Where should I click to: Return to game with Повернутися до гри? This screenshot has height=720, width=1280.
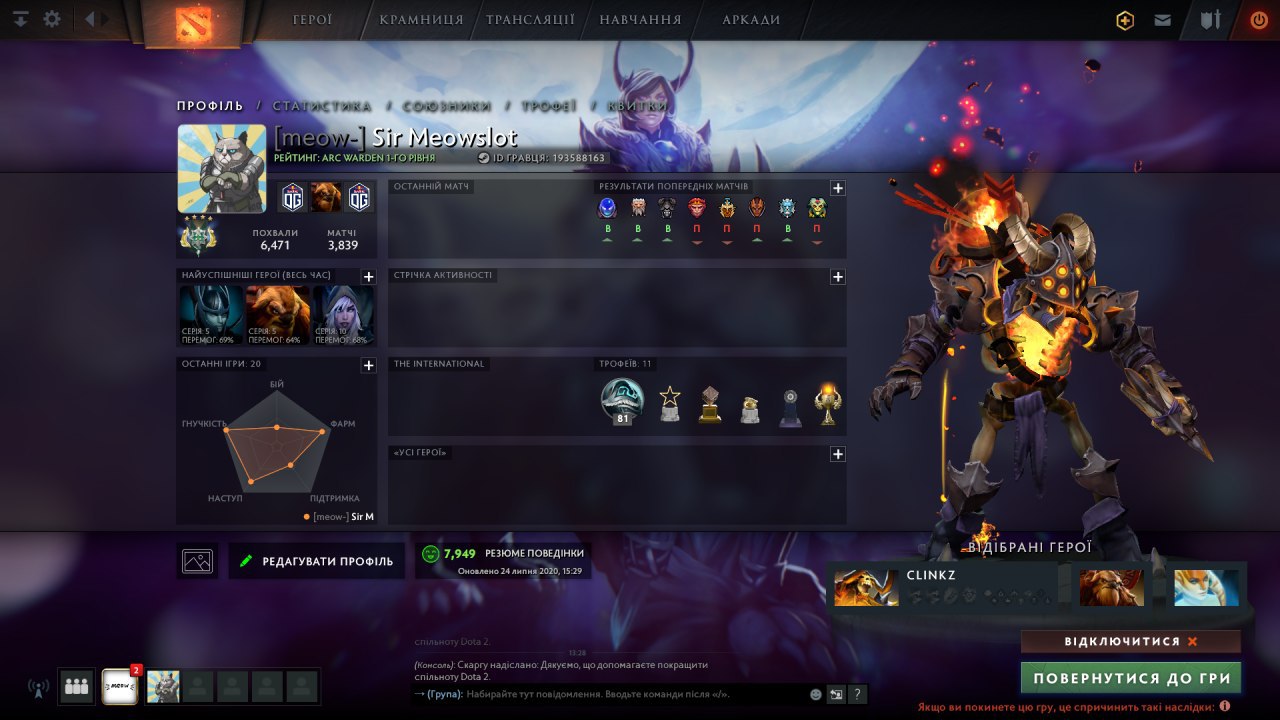[x=1130, y=678]
